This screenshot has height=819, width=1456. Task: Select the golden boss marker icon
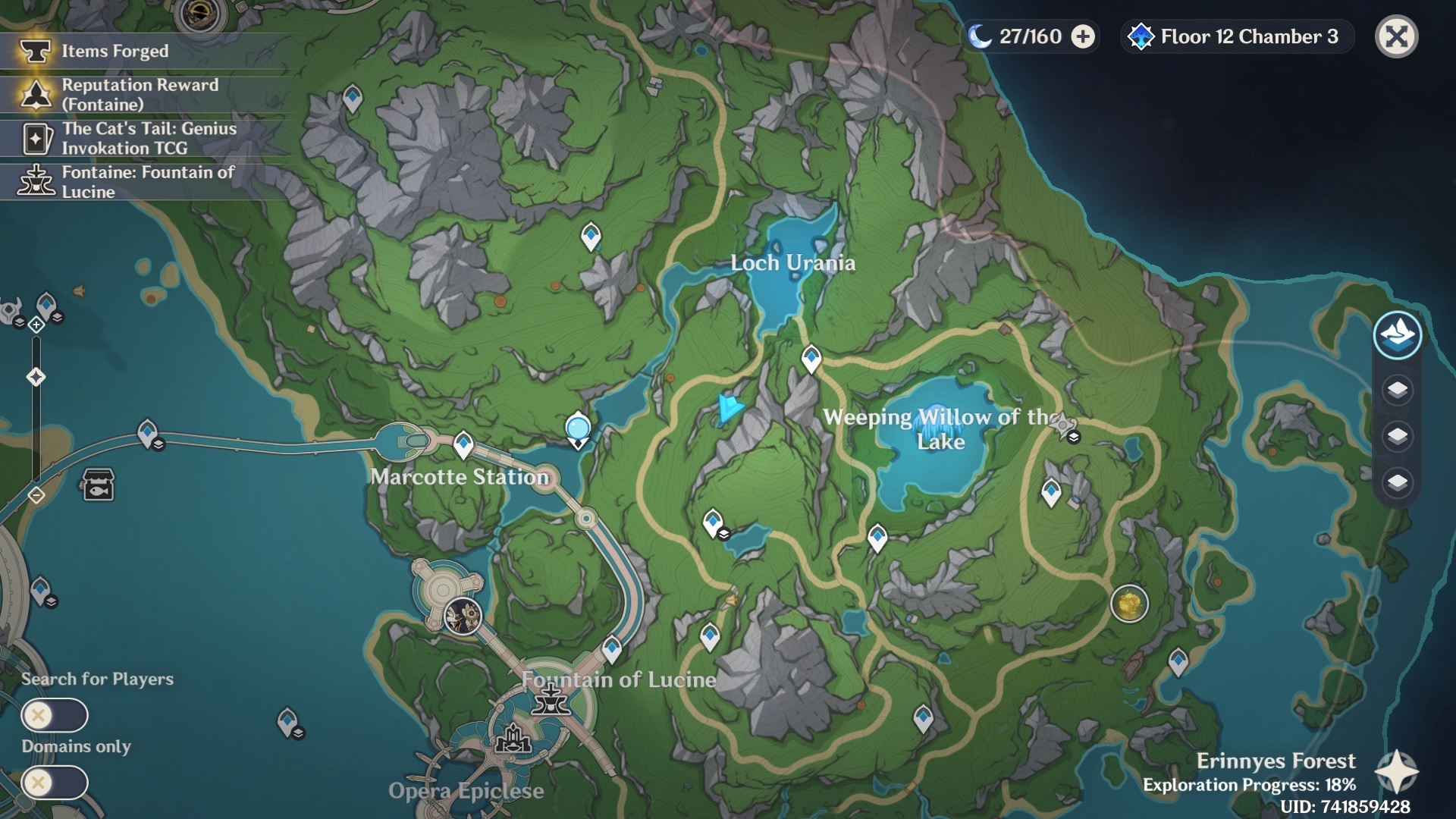(1129, 604)
